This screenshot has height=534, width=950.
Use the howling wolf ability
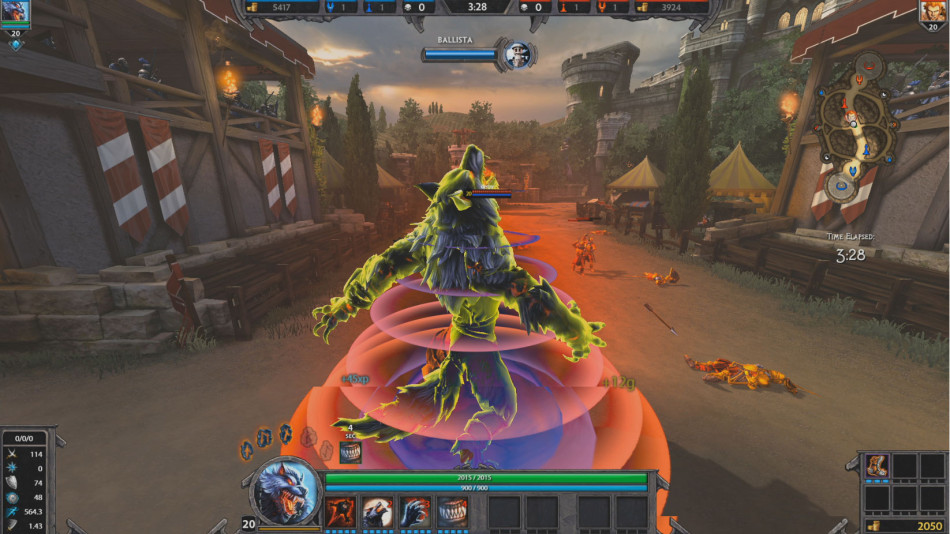[x=379, y=512]
